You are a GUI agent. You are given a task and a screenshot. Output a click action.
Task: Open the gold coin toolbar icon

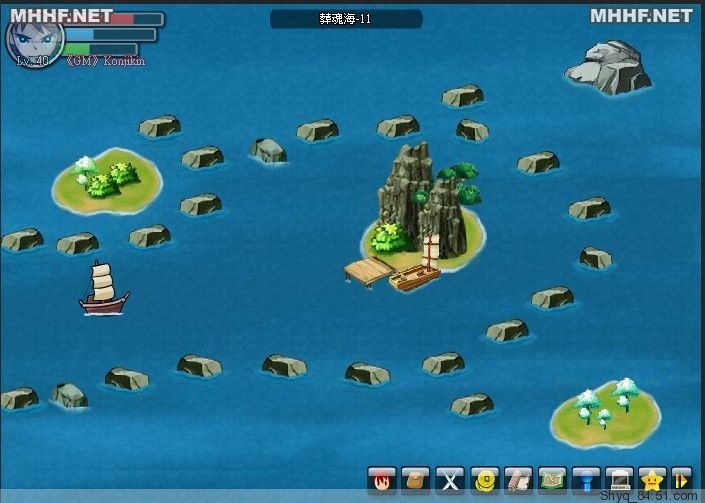pos(484,479)
